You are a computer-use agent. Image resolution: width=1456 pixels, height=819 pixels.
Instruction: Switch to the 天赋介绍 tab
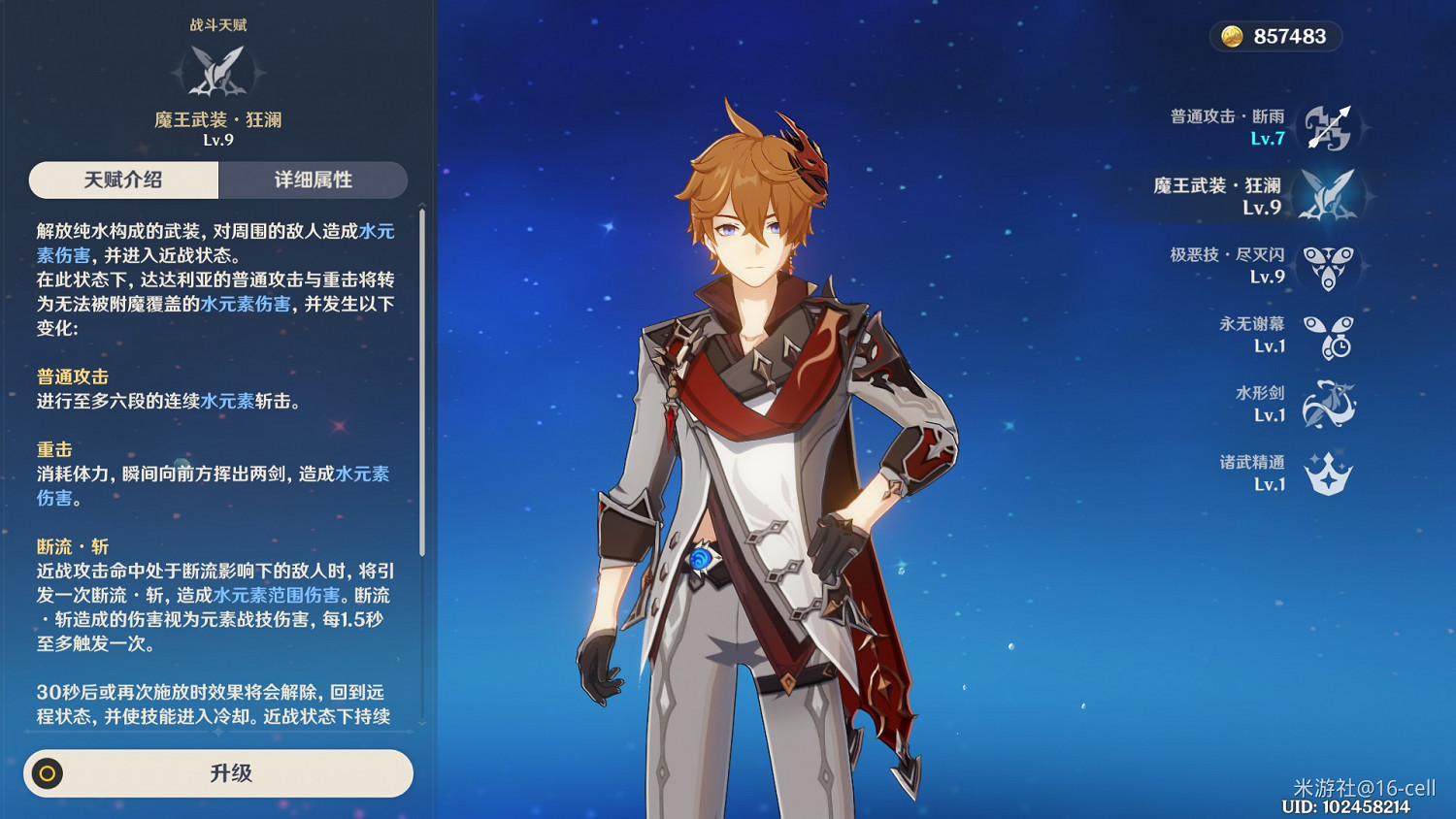[x=122, y=180]
